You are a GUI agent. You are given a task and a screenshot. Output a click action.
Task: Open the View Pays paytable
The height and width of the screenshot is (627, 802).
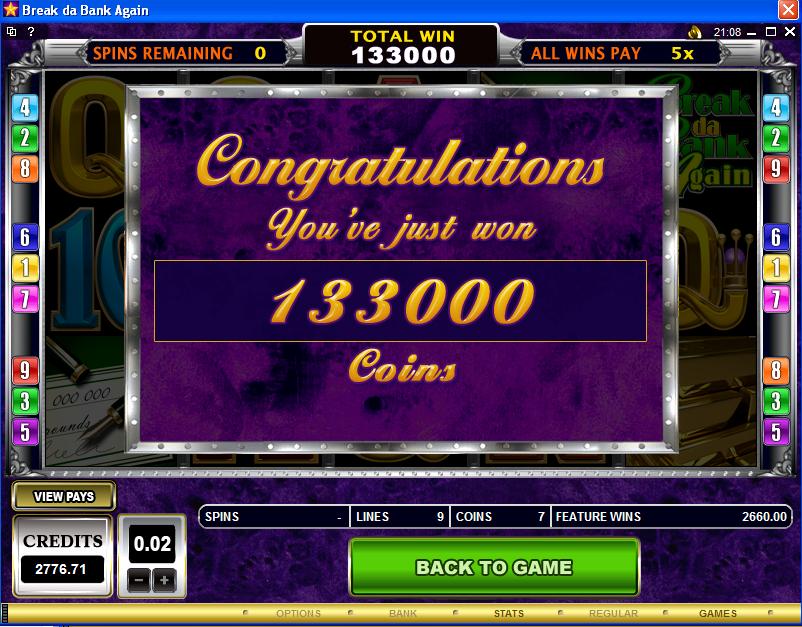(x=64, y=496)
